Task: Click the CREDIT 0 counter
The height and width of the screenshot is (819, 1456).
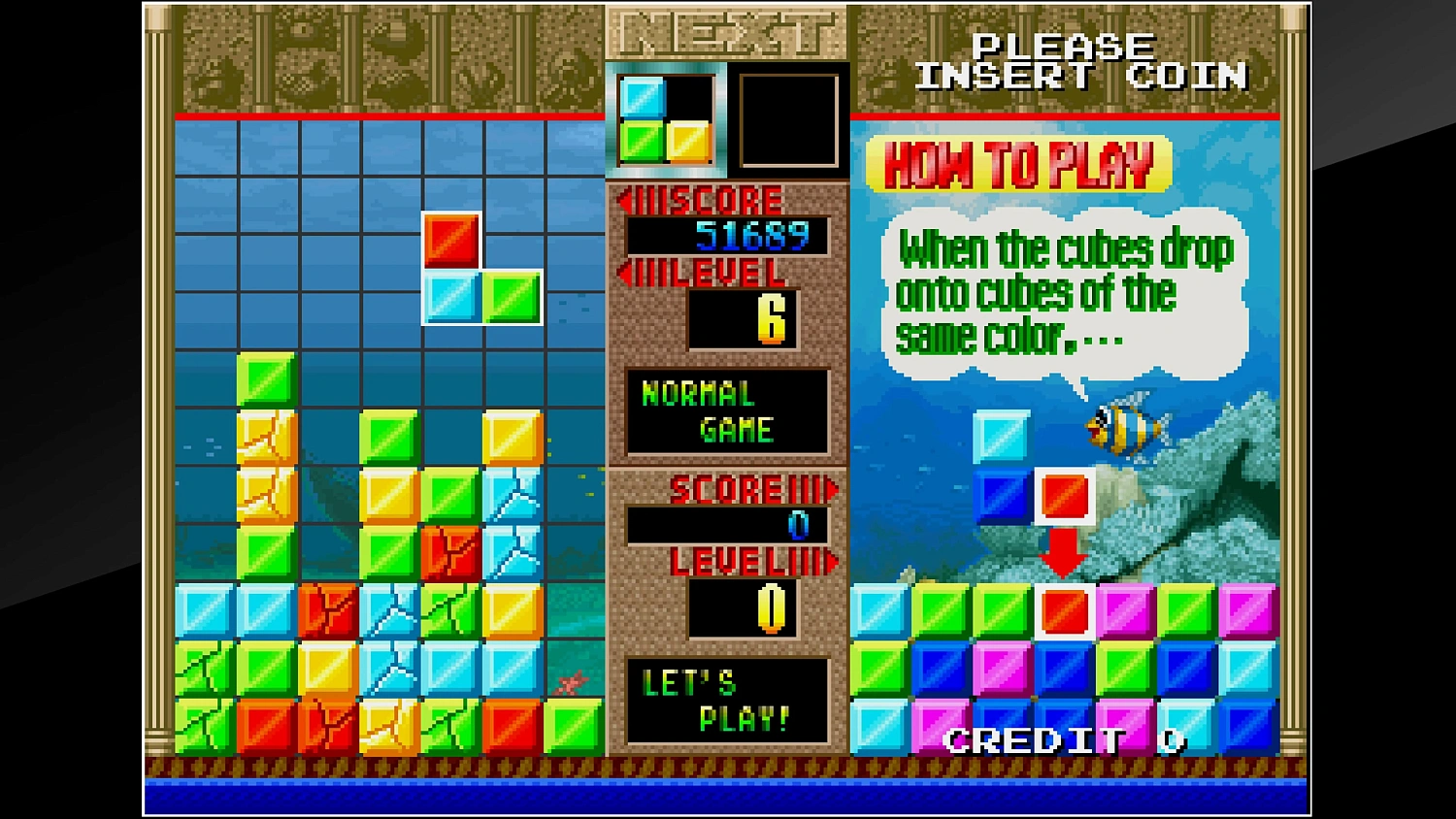Action: click(x=1061, y=742)
